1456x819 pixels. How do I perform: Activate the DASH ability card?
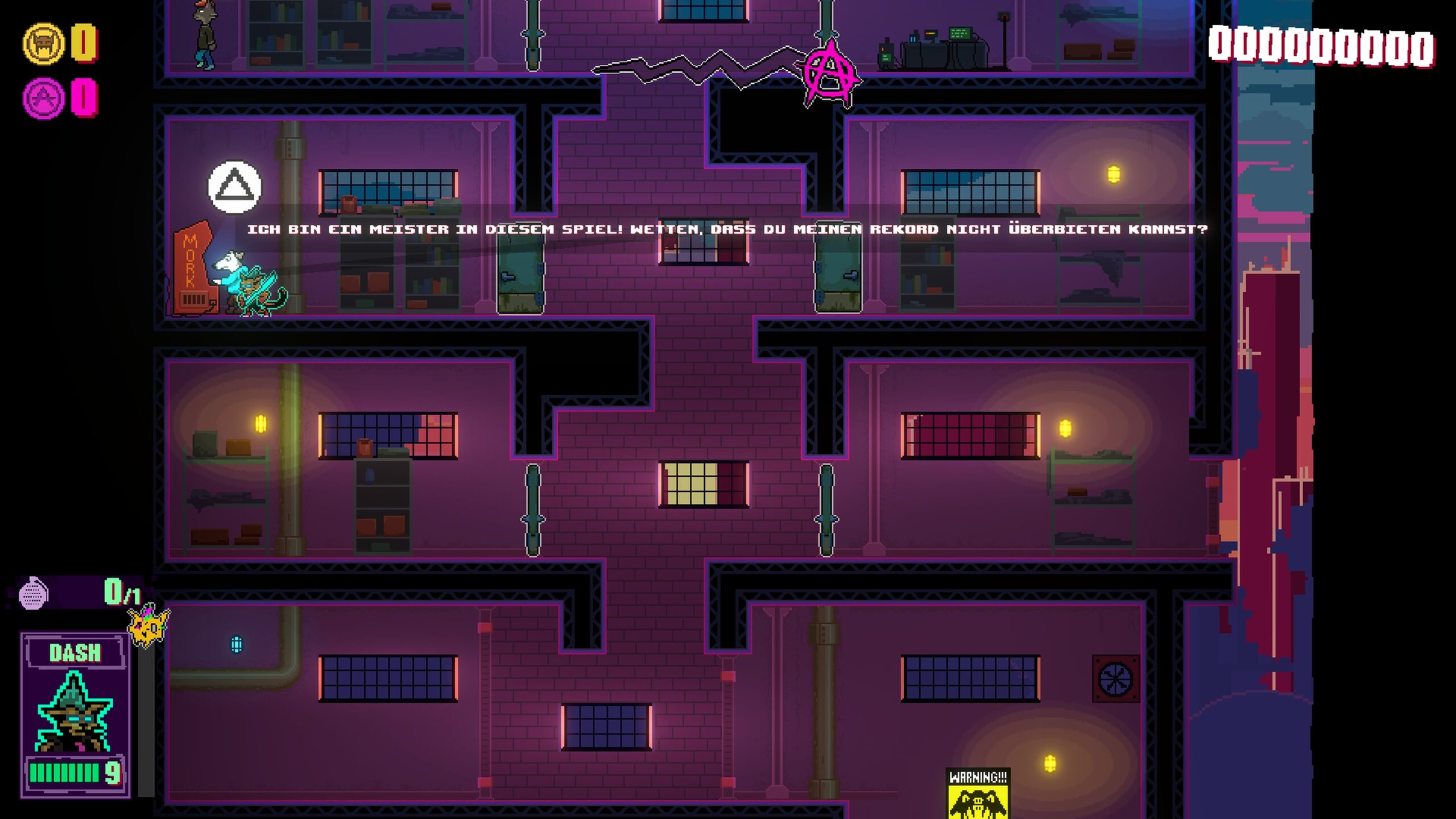(x=75, y=714)
